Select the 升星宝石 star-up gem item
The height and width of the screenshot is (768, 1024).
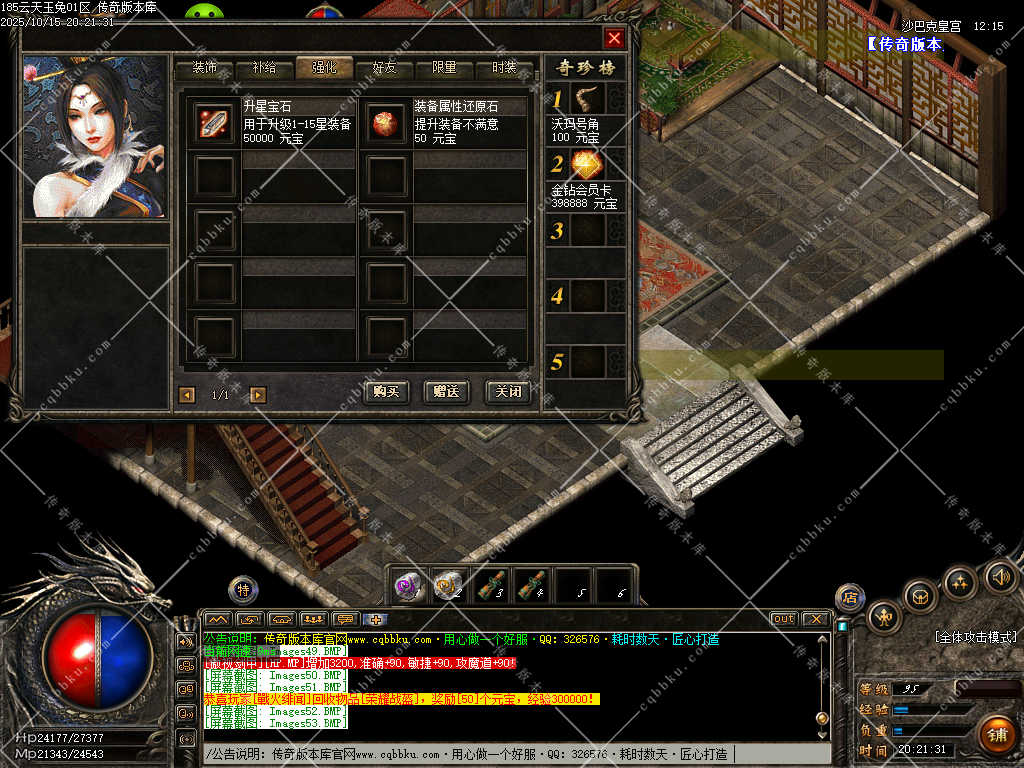(x=213, y=122)
